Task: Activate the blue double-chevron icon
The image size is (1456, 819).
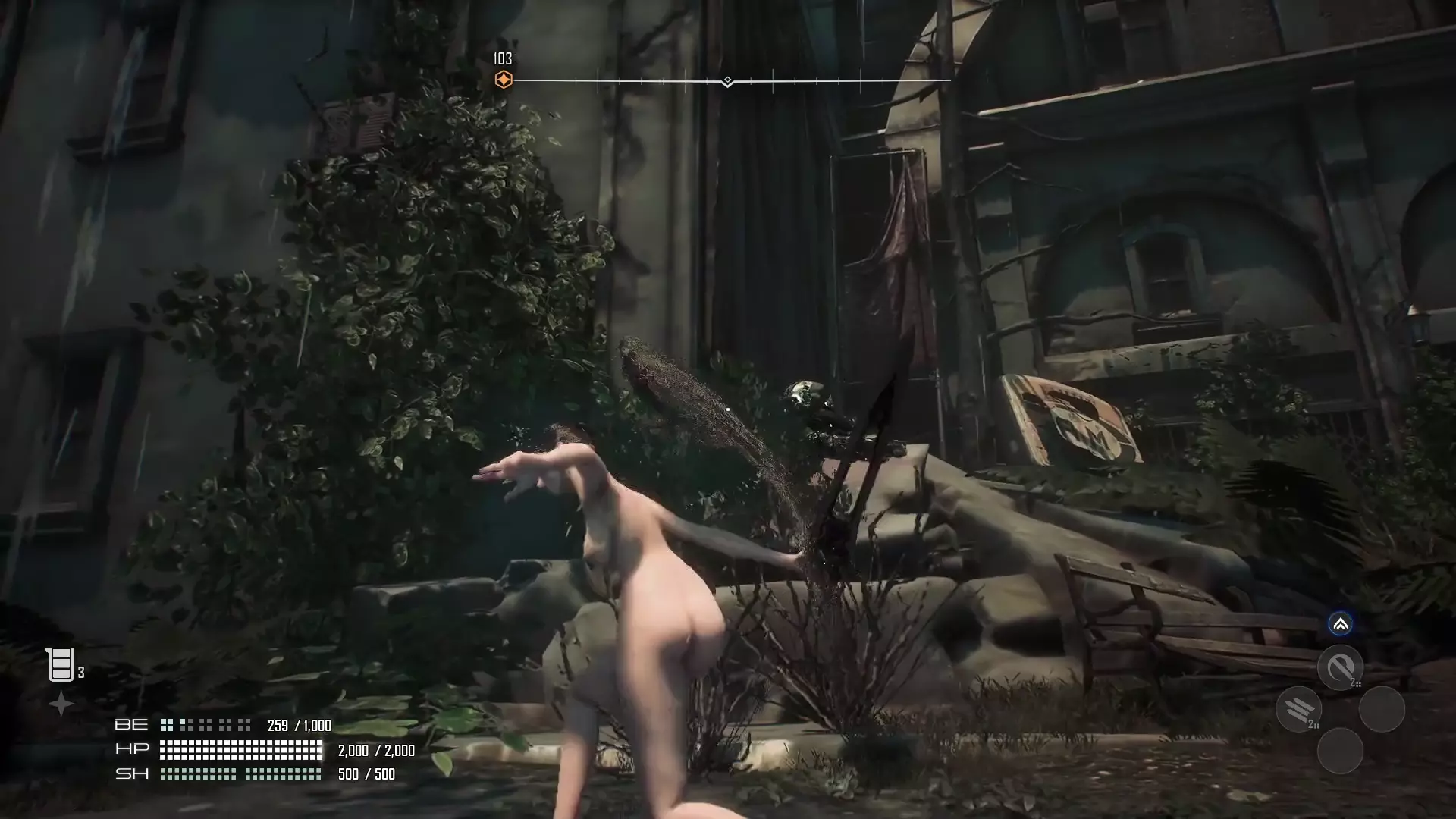Action: (1340, 624)
